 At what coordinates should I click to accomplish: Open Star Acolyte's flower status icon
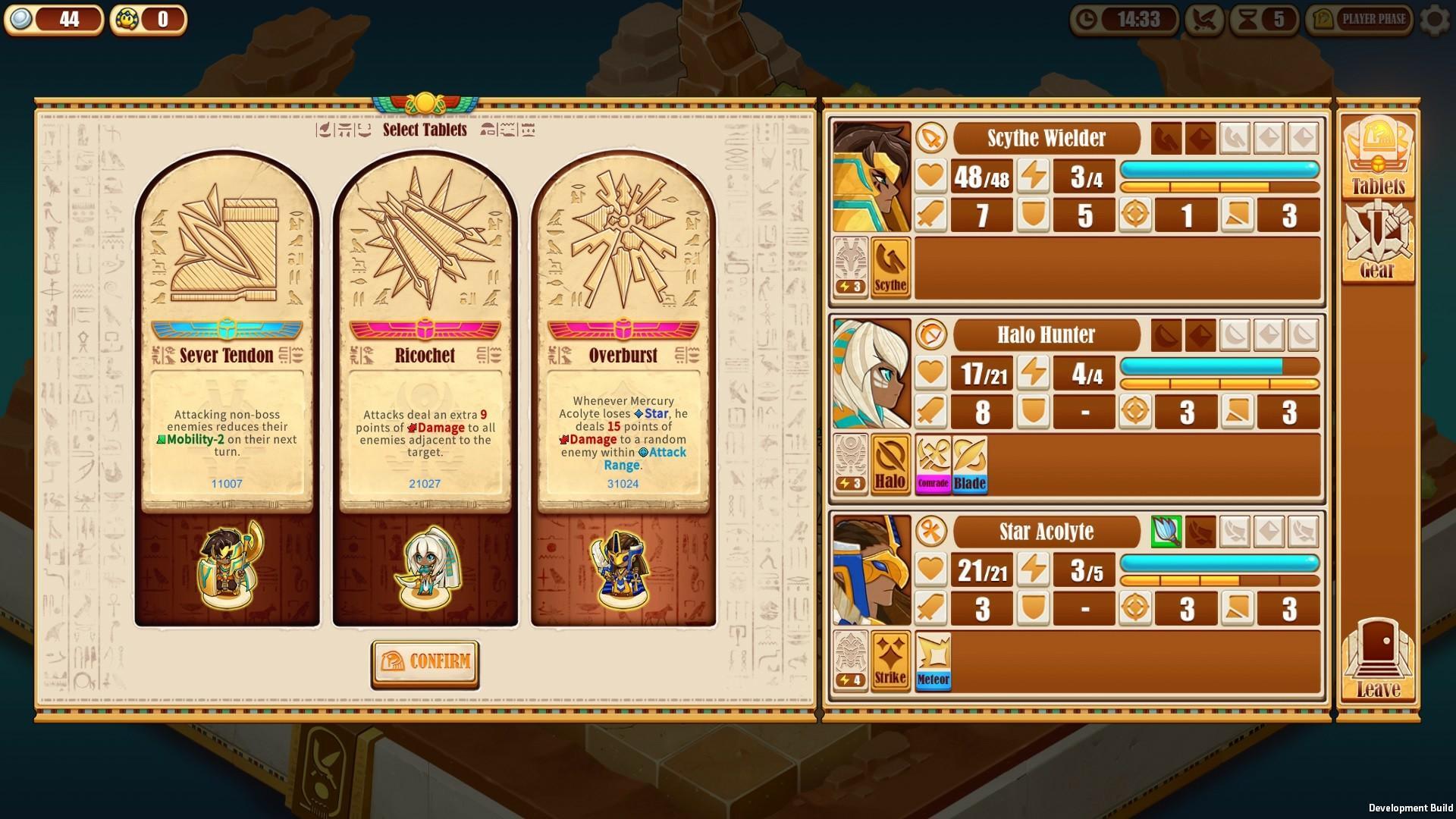coord(1168,532)
